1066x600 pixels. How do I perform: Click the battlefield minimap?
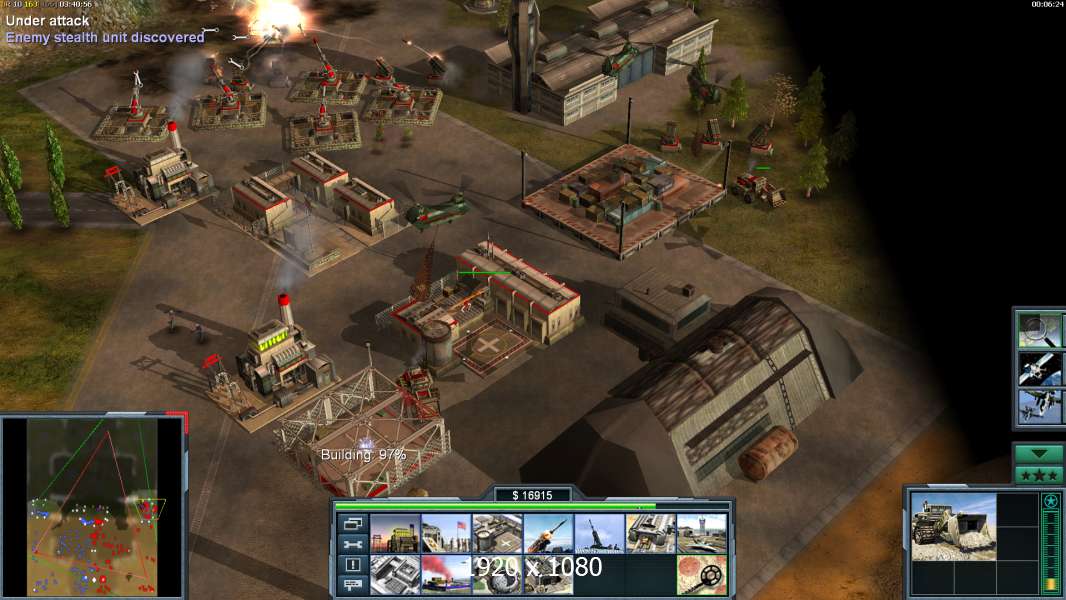point(94,507)
